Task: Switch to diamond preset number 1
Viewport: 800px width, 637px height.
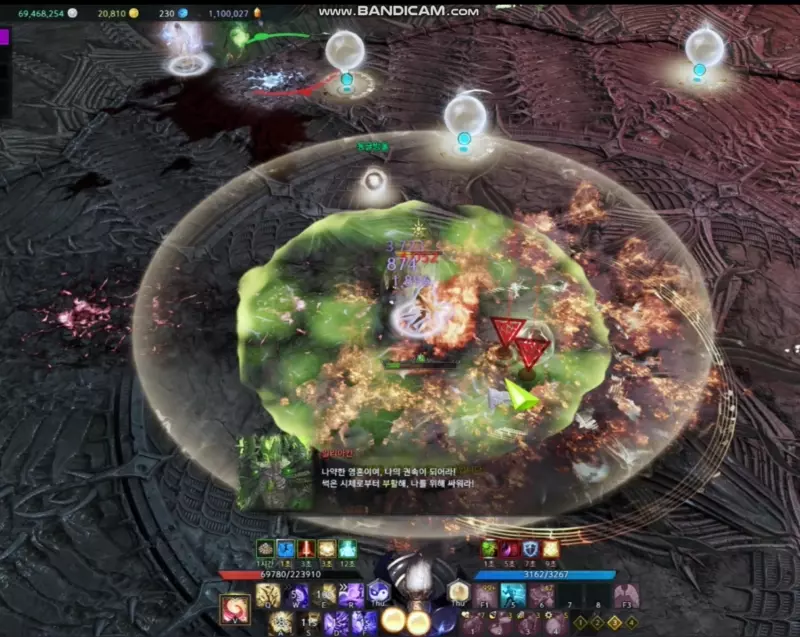Action: click(x=580, y=623)
